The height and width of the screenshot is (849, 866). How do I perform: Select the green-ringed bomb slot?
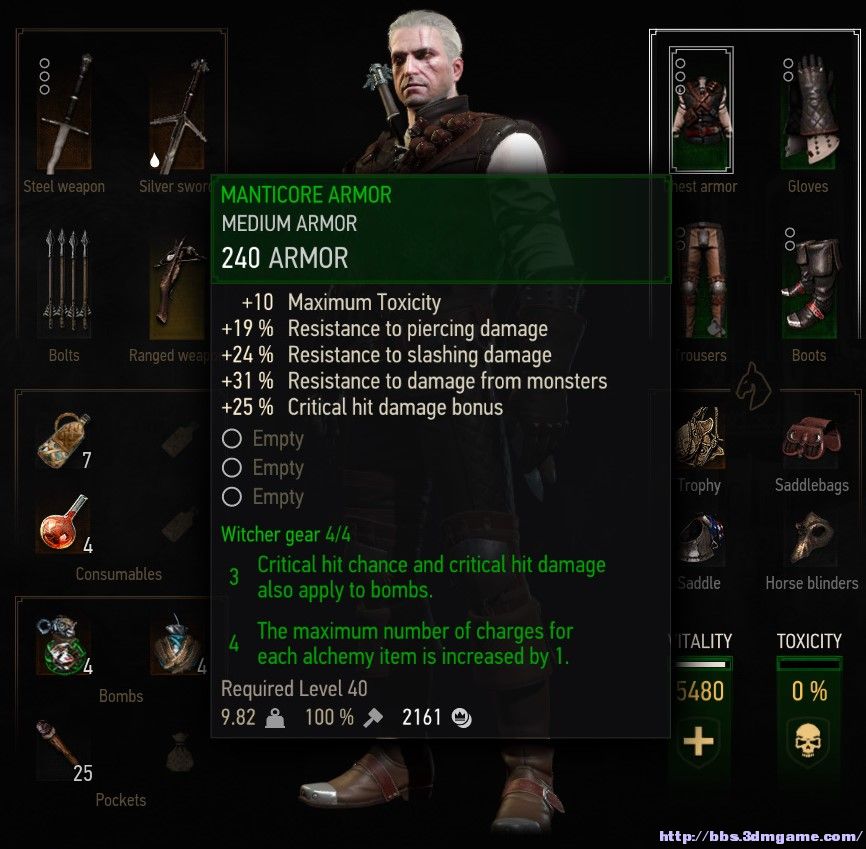coord(63,646)
